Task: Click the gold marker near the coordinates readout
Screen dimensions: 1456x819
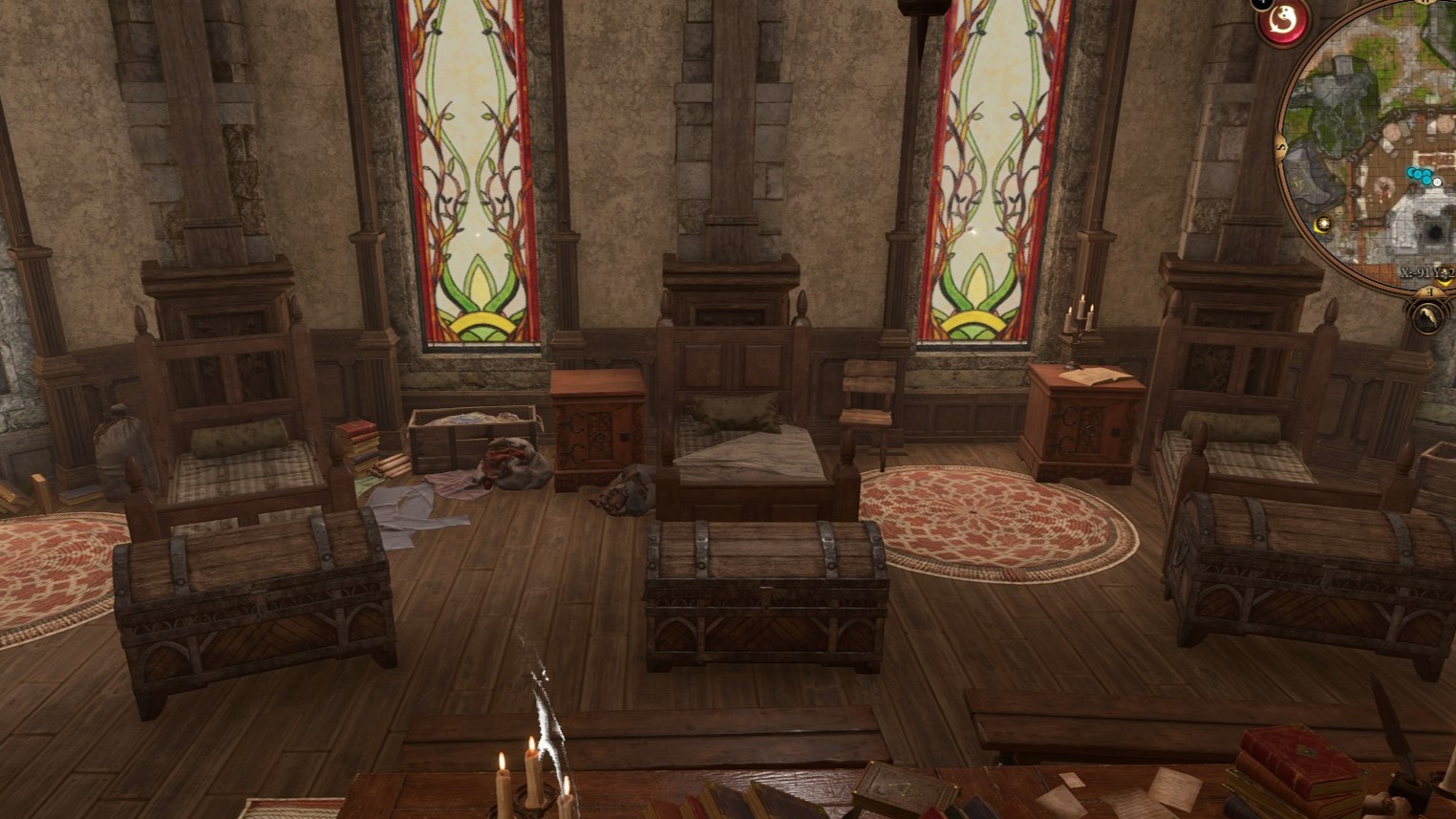Action: pyautogui.click(x=1445, y=274)
